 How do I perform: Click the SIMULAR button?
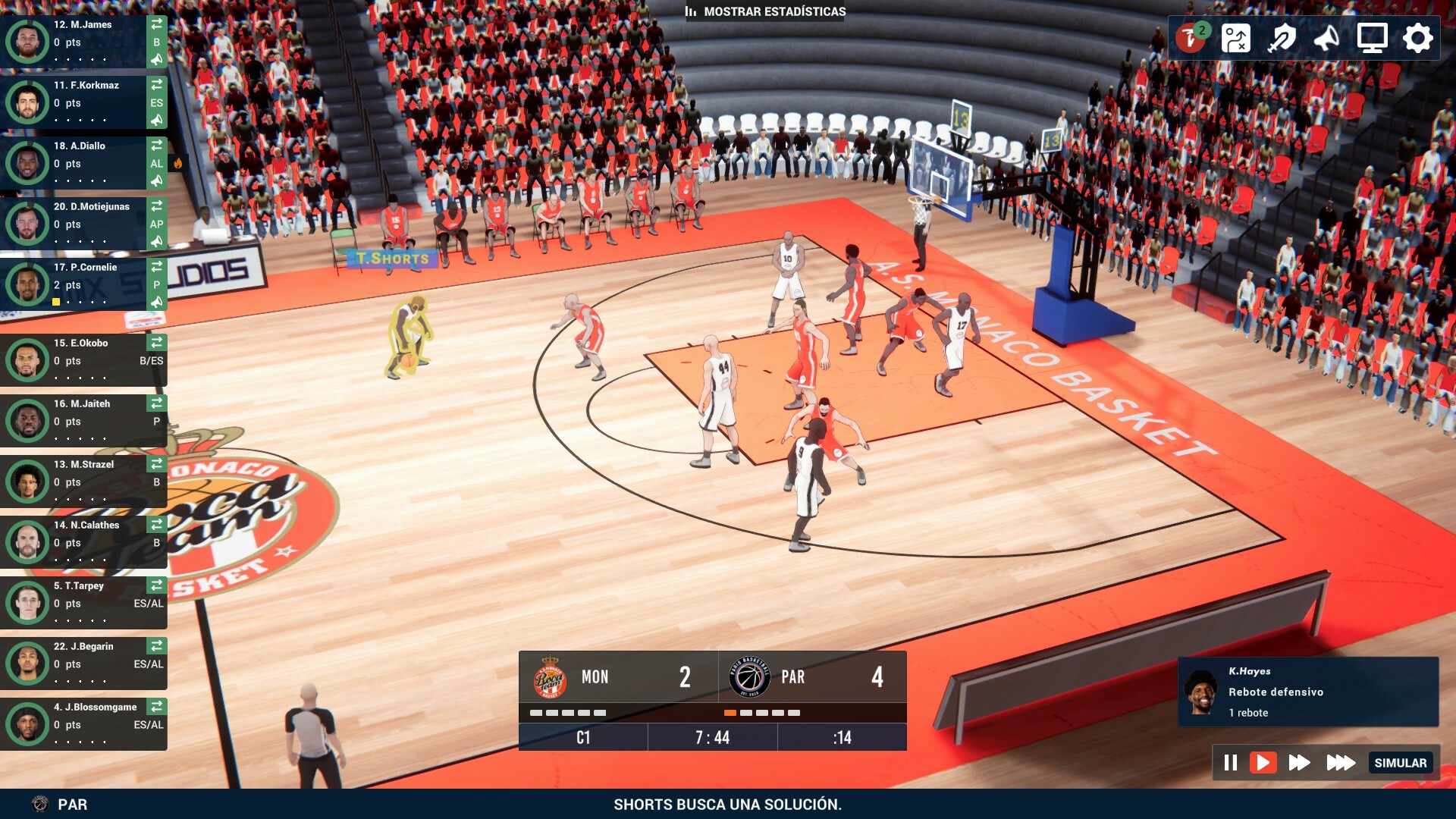(x=1400, y=763)
